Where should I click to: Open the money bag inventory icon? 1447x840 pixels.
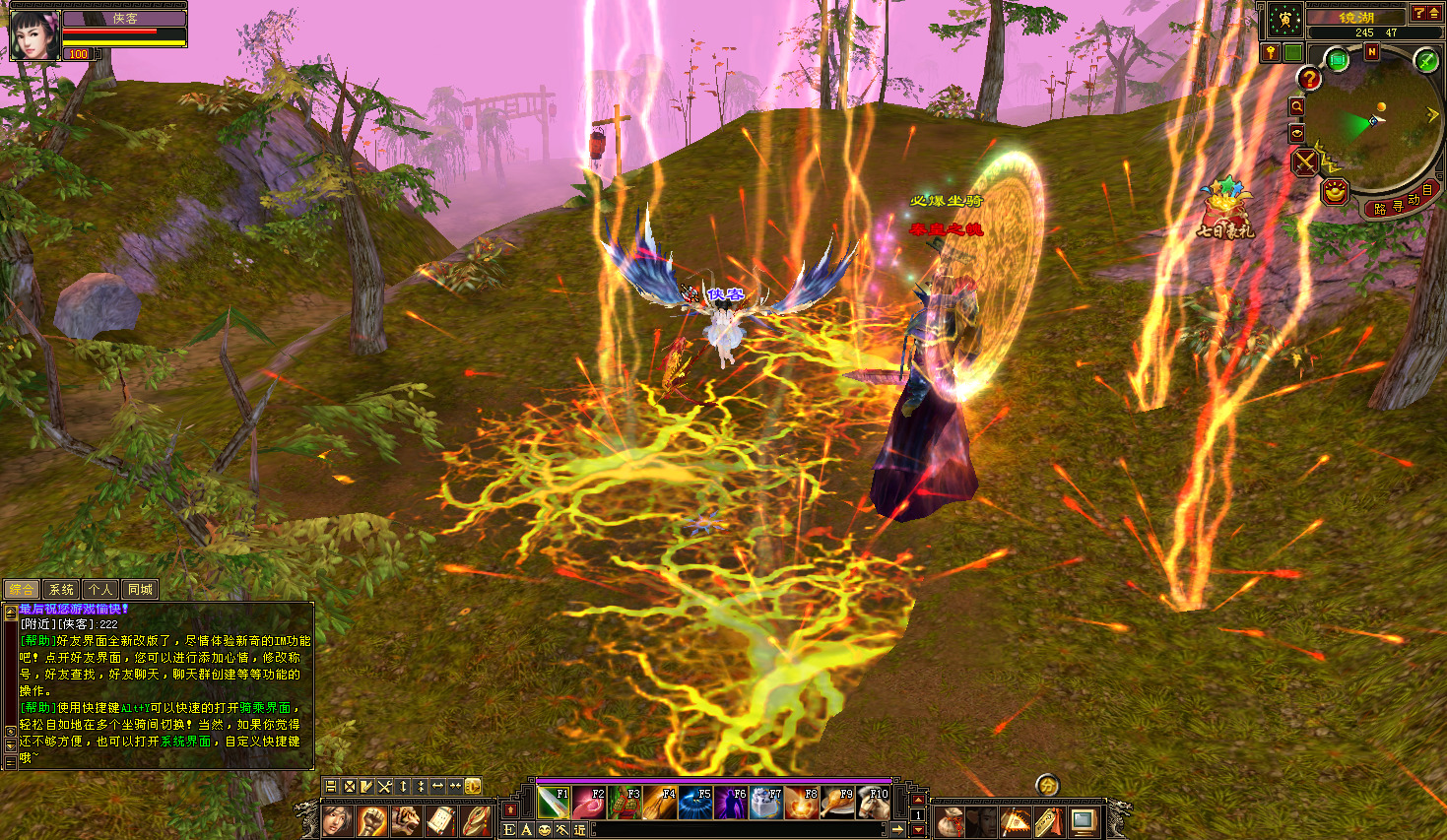(x=950, y=820)
